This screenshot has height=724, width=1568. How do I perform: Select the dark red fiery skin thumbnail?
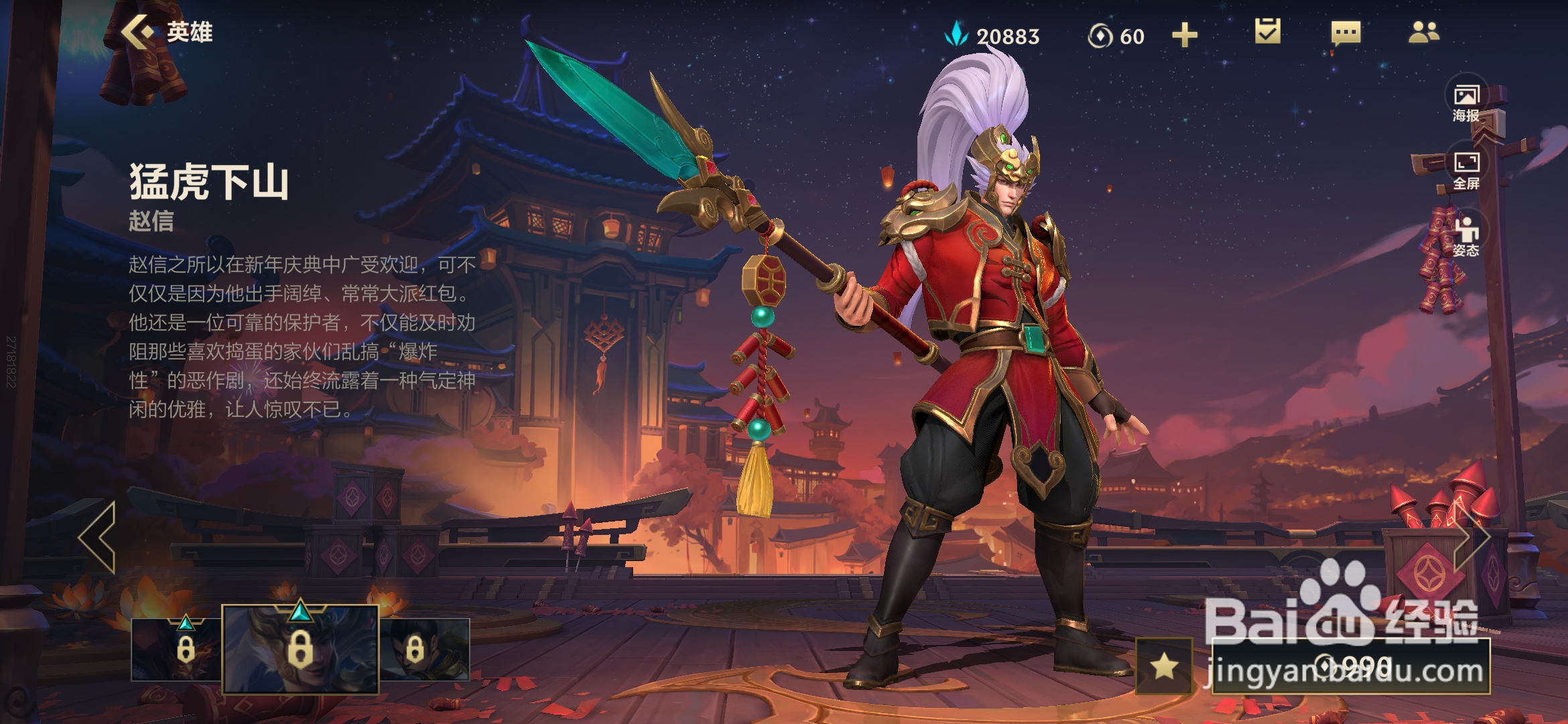[x=176, y=649]
